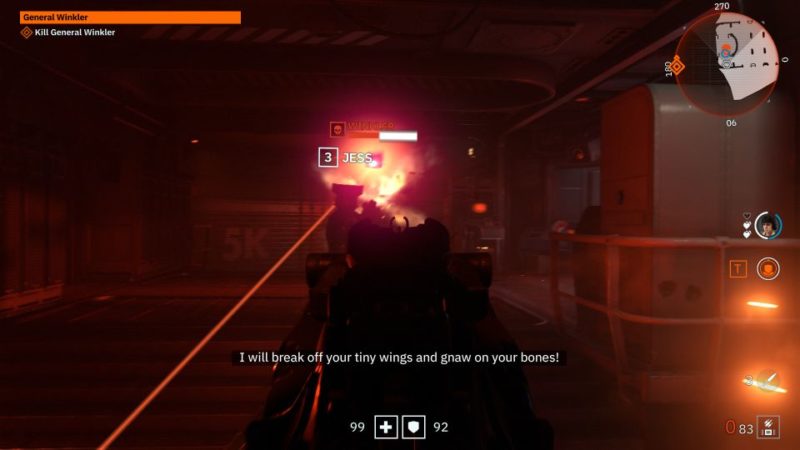Click the orange objective marker on minimap edge
The height and width of the screenshot is (450, 800).
(677, 66)
